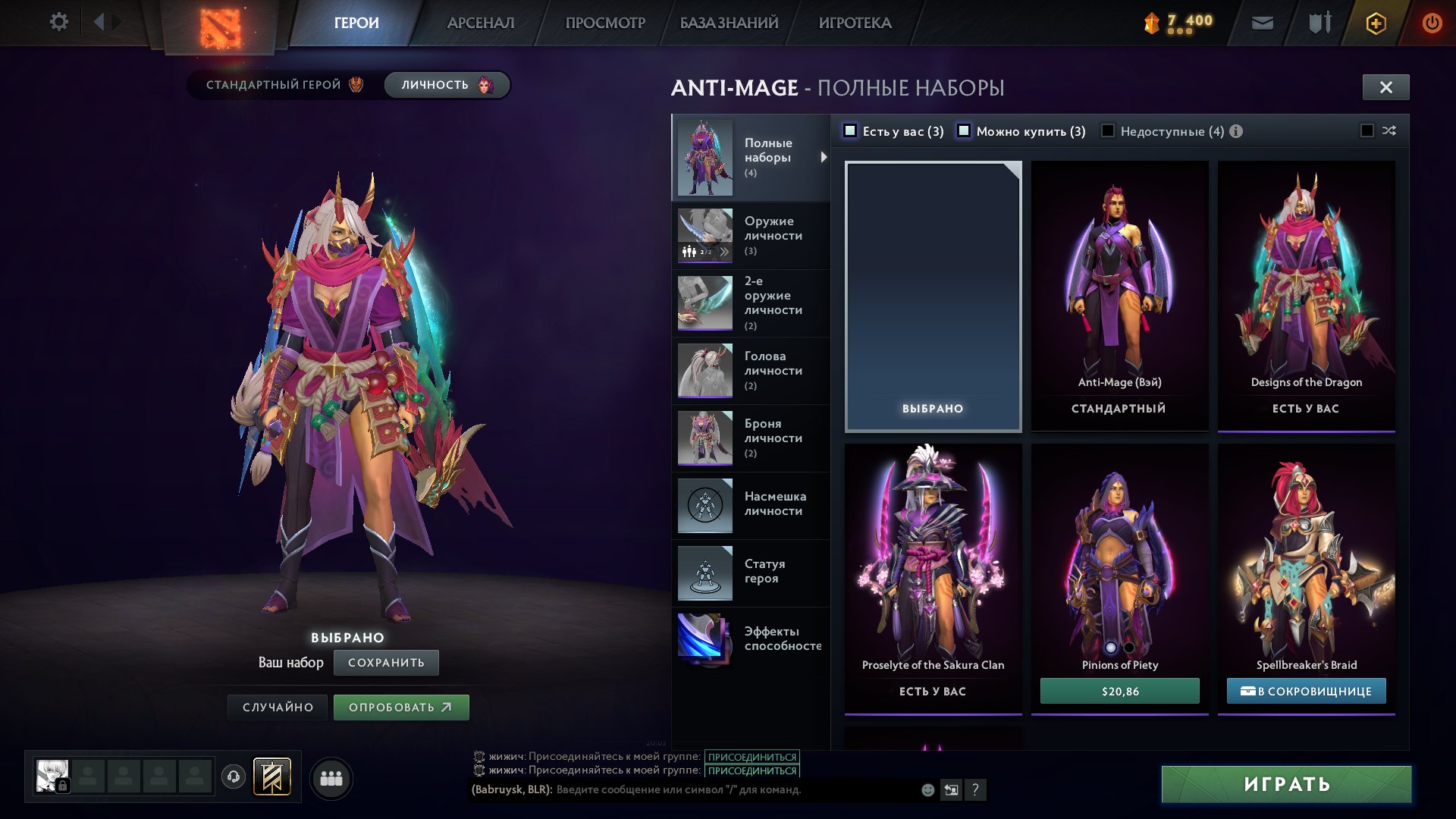
Task: Switch to the АРСЕНАЛ tab
Action: click(480, 23)
